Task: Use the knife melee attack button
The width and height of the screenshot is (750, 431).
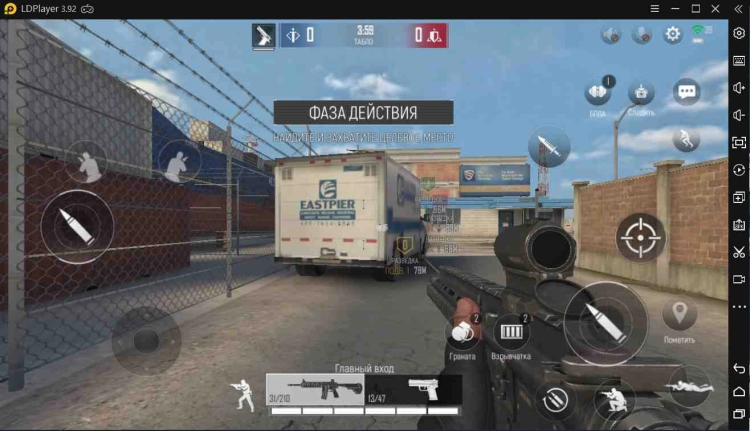Action: tap(549, 147)
